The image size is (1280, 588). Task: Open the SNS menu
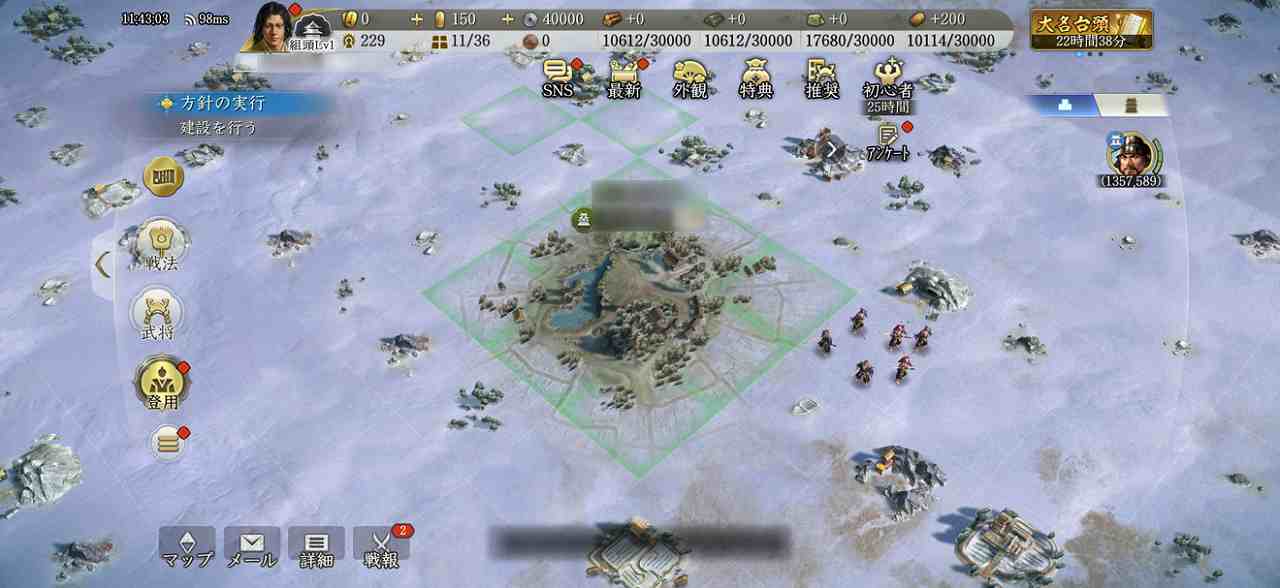coord(559,78)
